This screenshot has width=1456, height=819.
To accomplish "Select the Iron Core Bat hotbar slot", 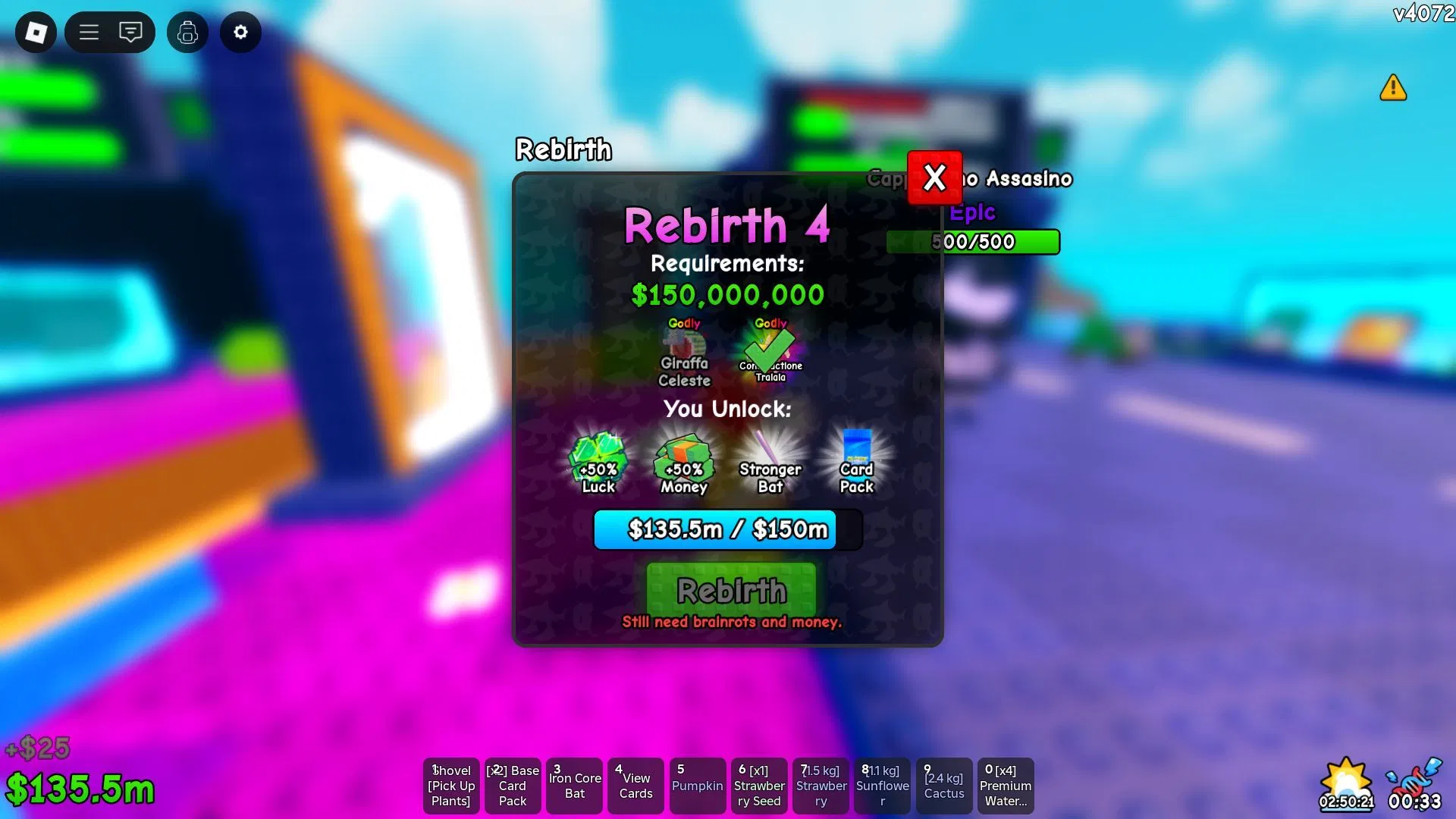I will click(574, 786).
